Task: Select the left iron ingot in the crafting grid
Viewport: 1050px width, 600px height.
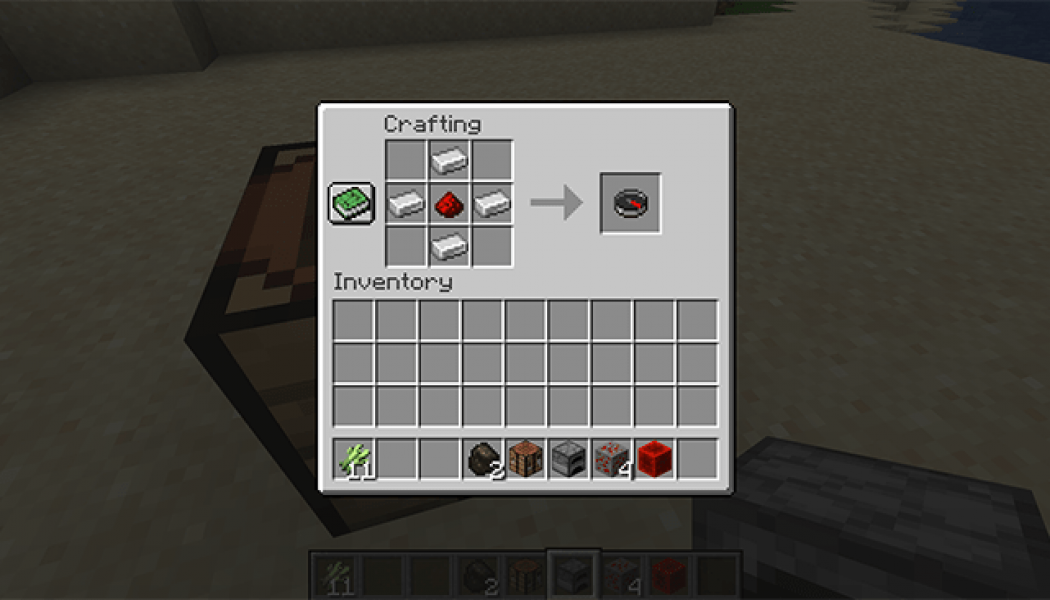Action: pyautogui.click(x=406, y=204)
